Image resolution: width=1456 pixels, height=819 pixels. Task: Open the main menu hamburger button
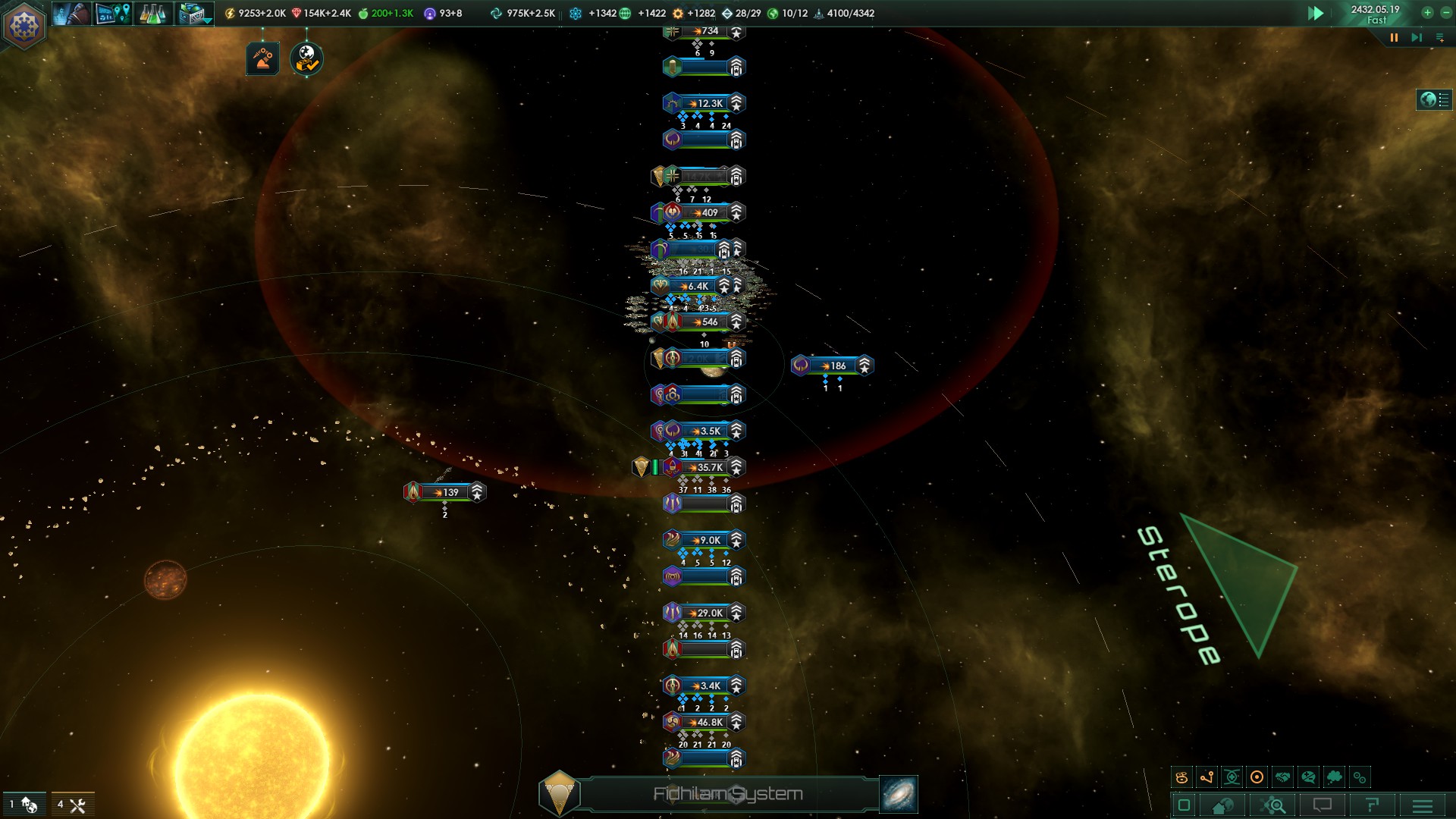click(1423, 805)
